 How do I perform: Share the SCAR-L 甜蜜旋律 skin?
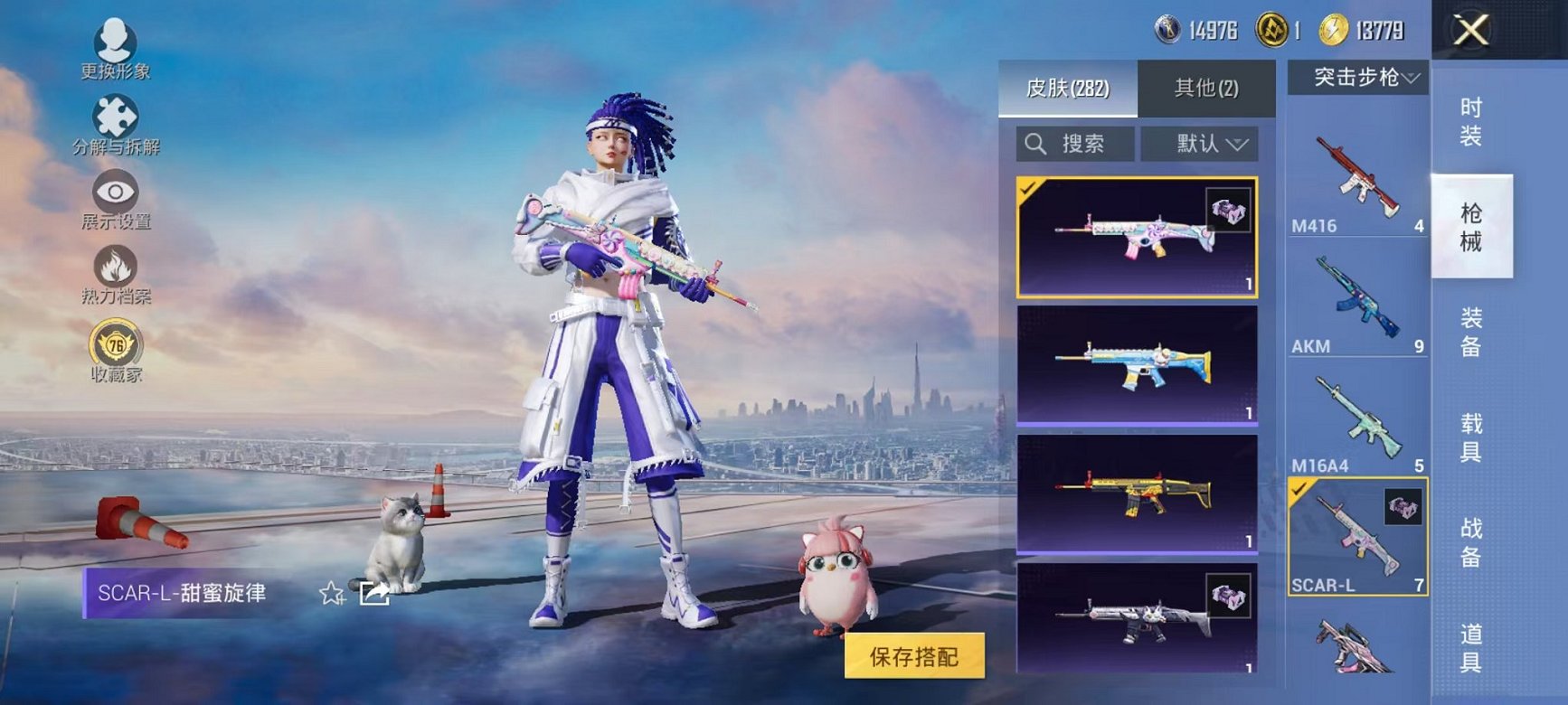pos(374,595)
